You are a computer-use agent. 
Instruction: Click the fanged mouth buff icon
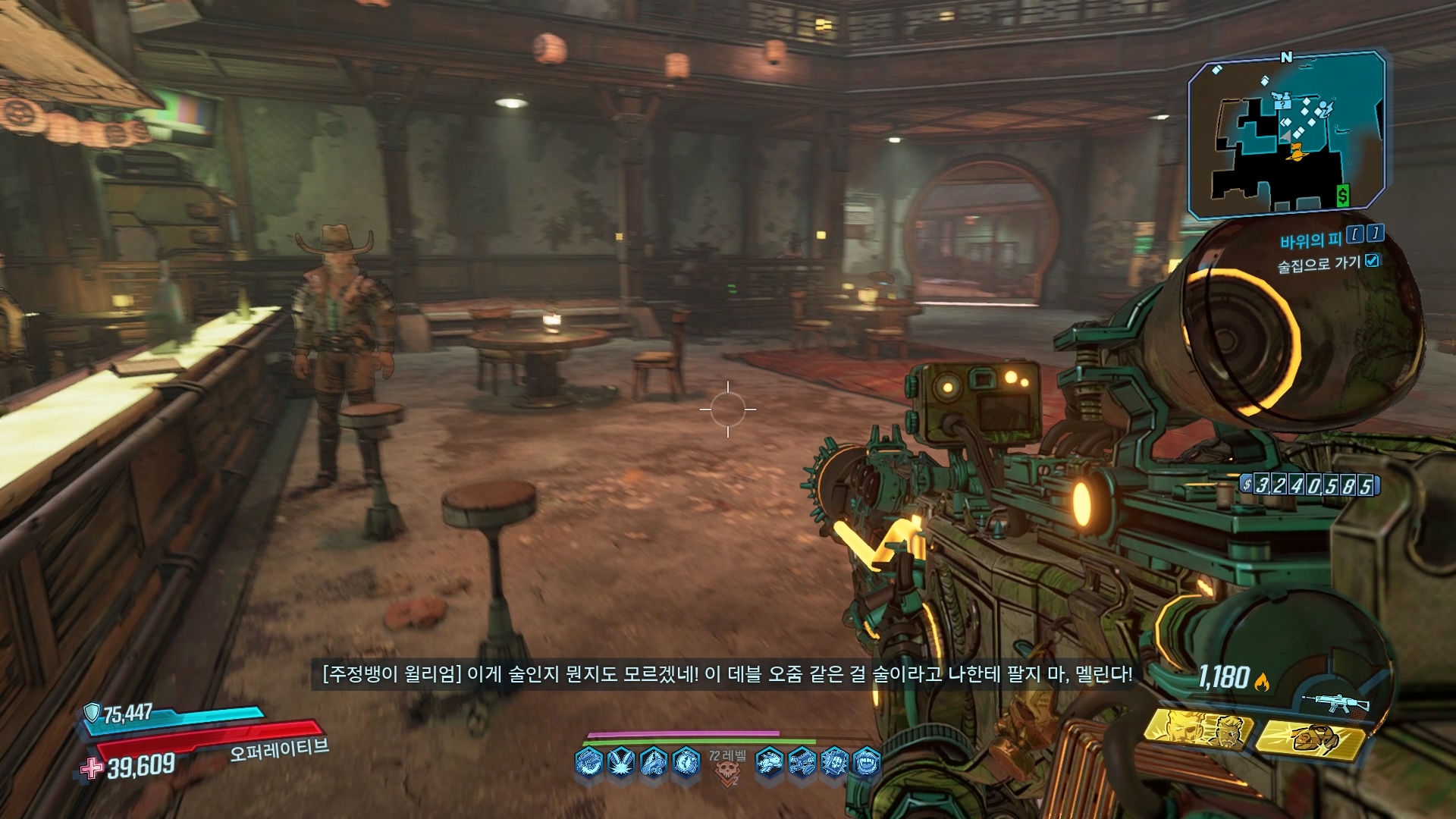(x=867, y=761)
